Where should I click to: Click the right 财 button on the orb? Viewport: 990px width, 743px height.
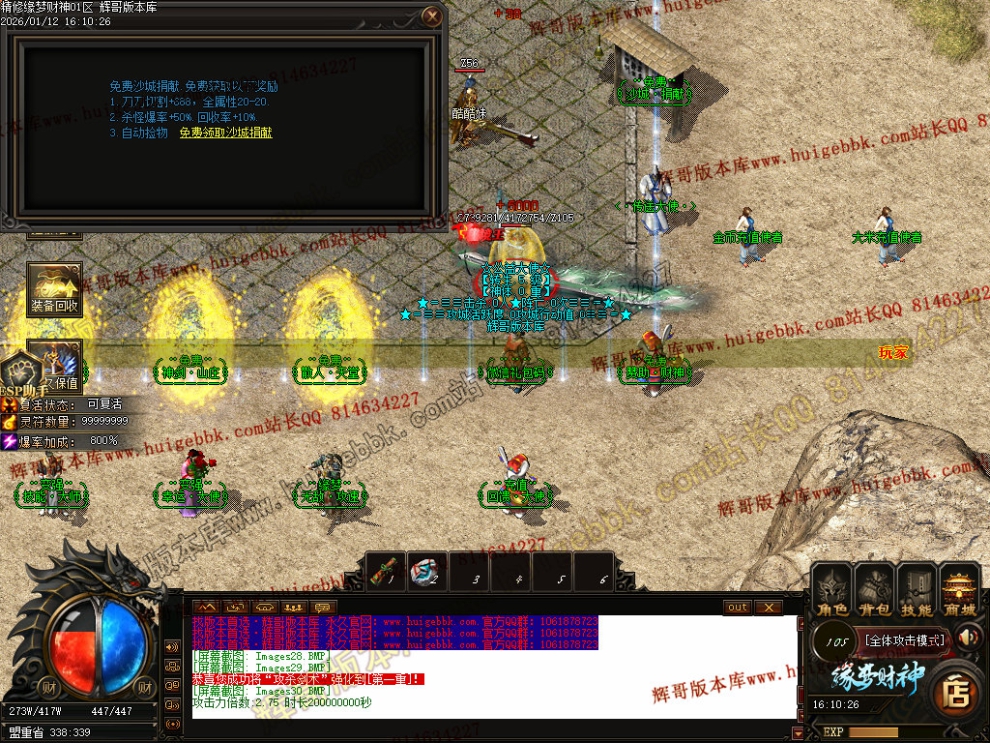144,686
